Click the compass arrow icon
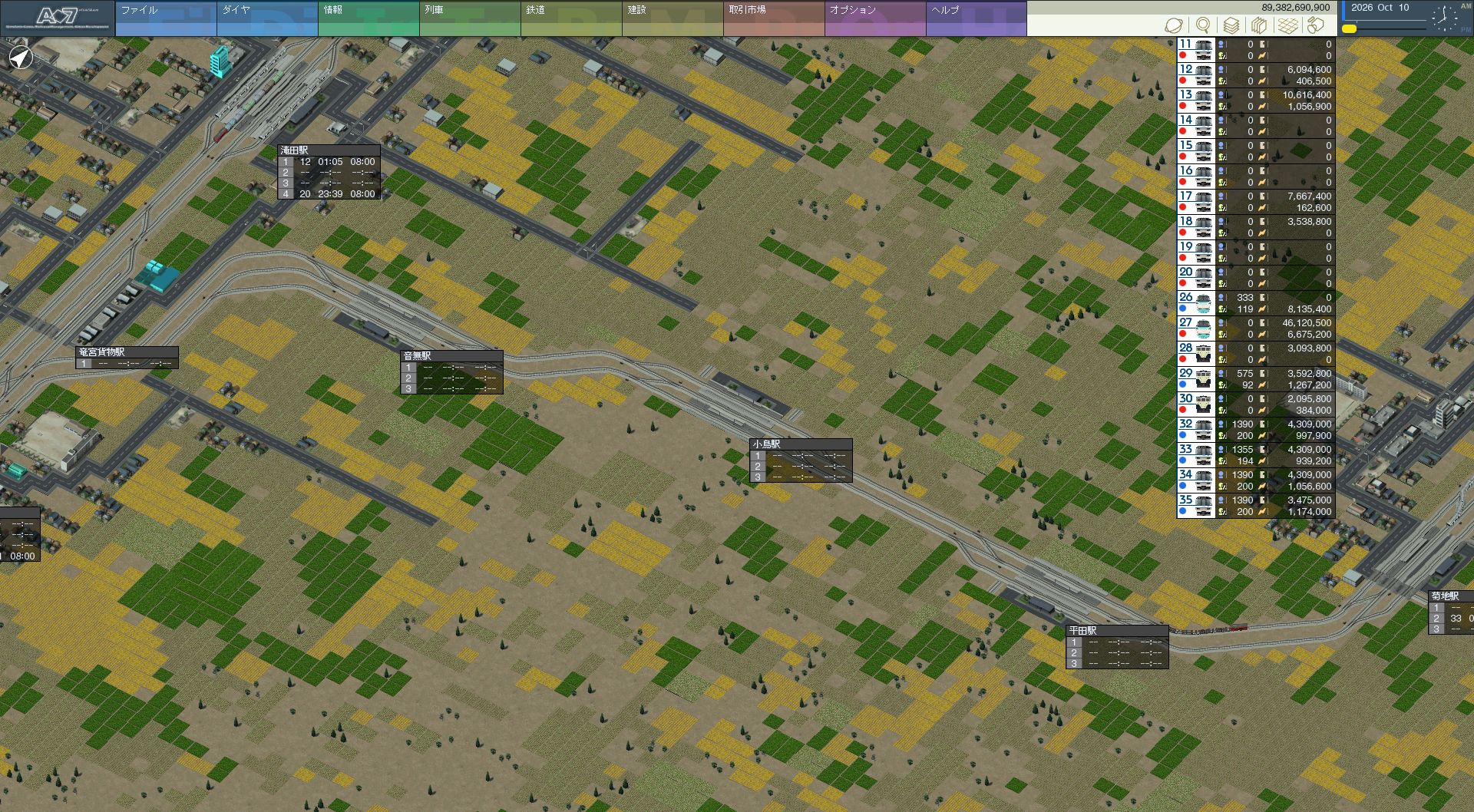Viewport: 1474px width, 812px height. (x=21, y=58)
